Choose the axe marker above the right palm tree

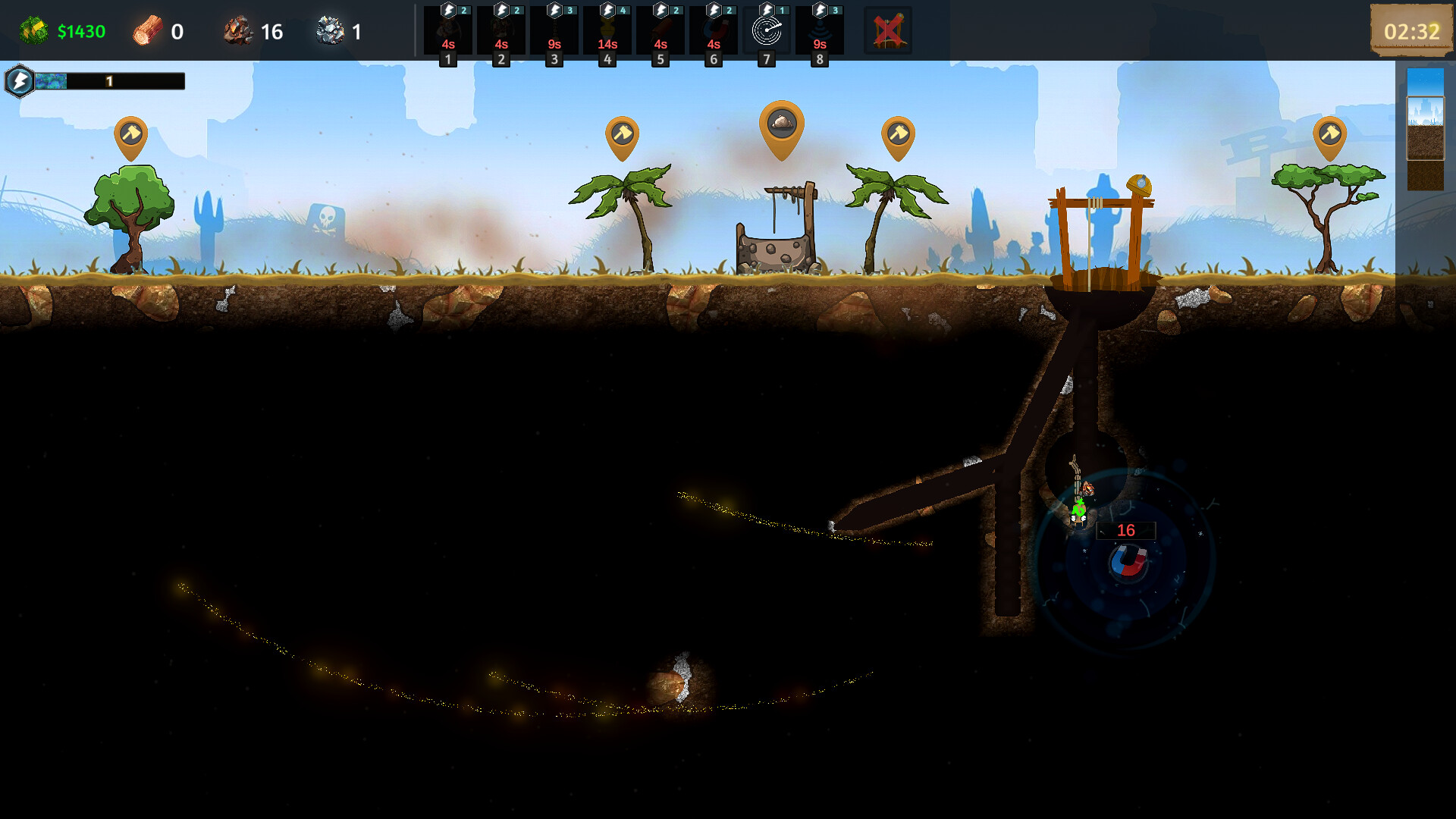[x=898, y=135]
